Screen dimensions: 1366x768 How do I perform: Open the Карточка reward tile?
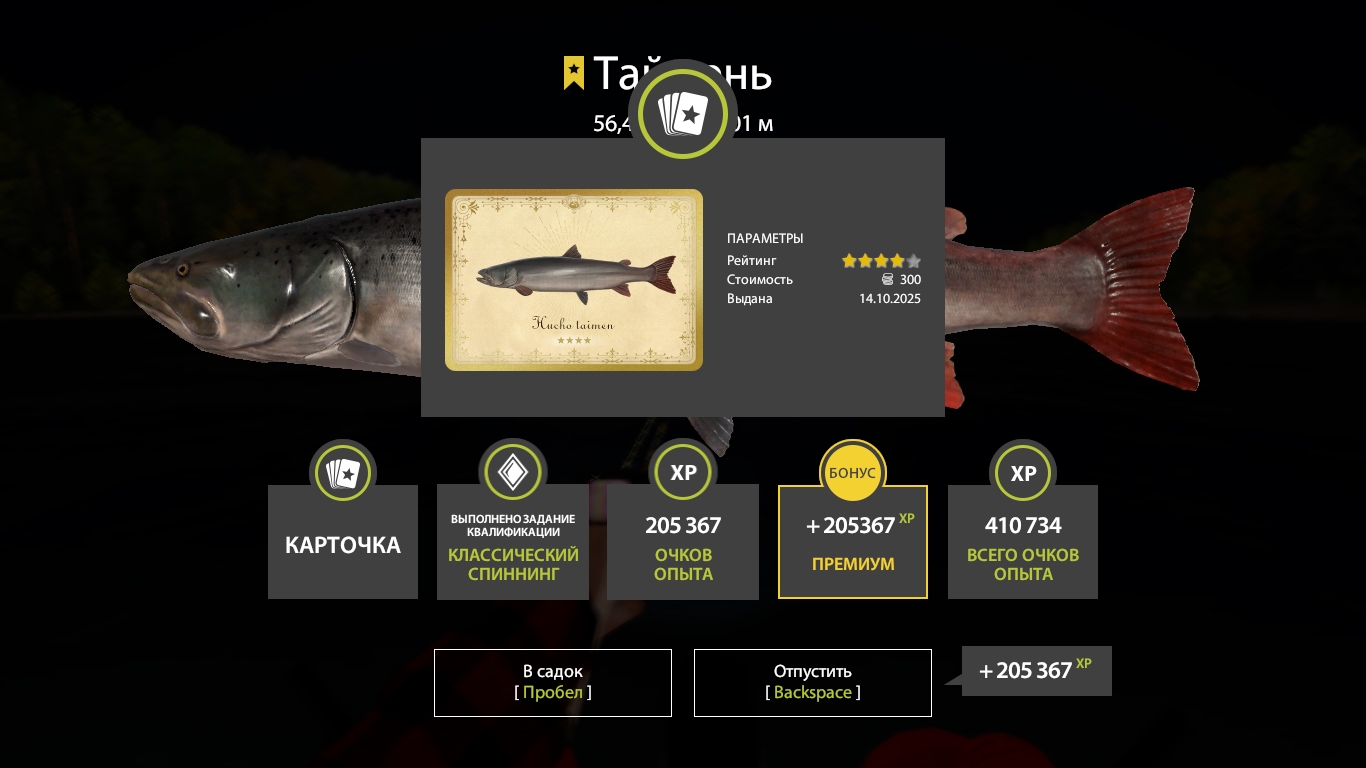(343, 542)
